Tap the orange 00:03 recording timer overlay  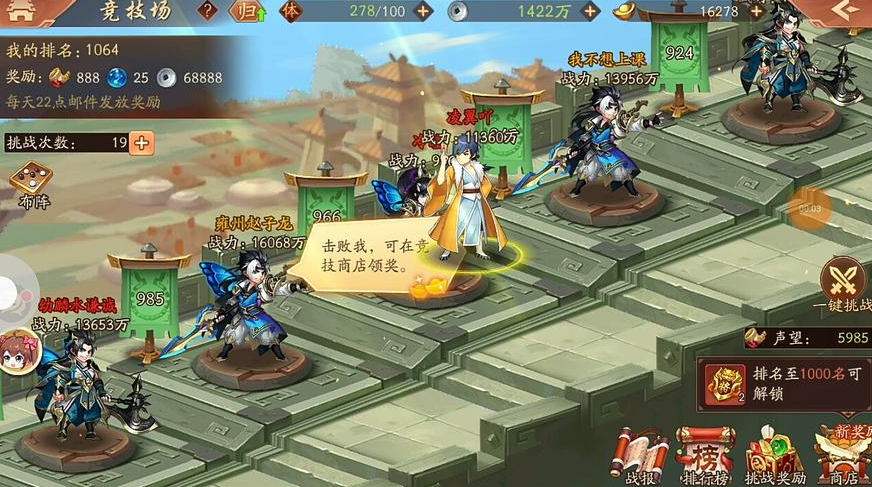809,208
